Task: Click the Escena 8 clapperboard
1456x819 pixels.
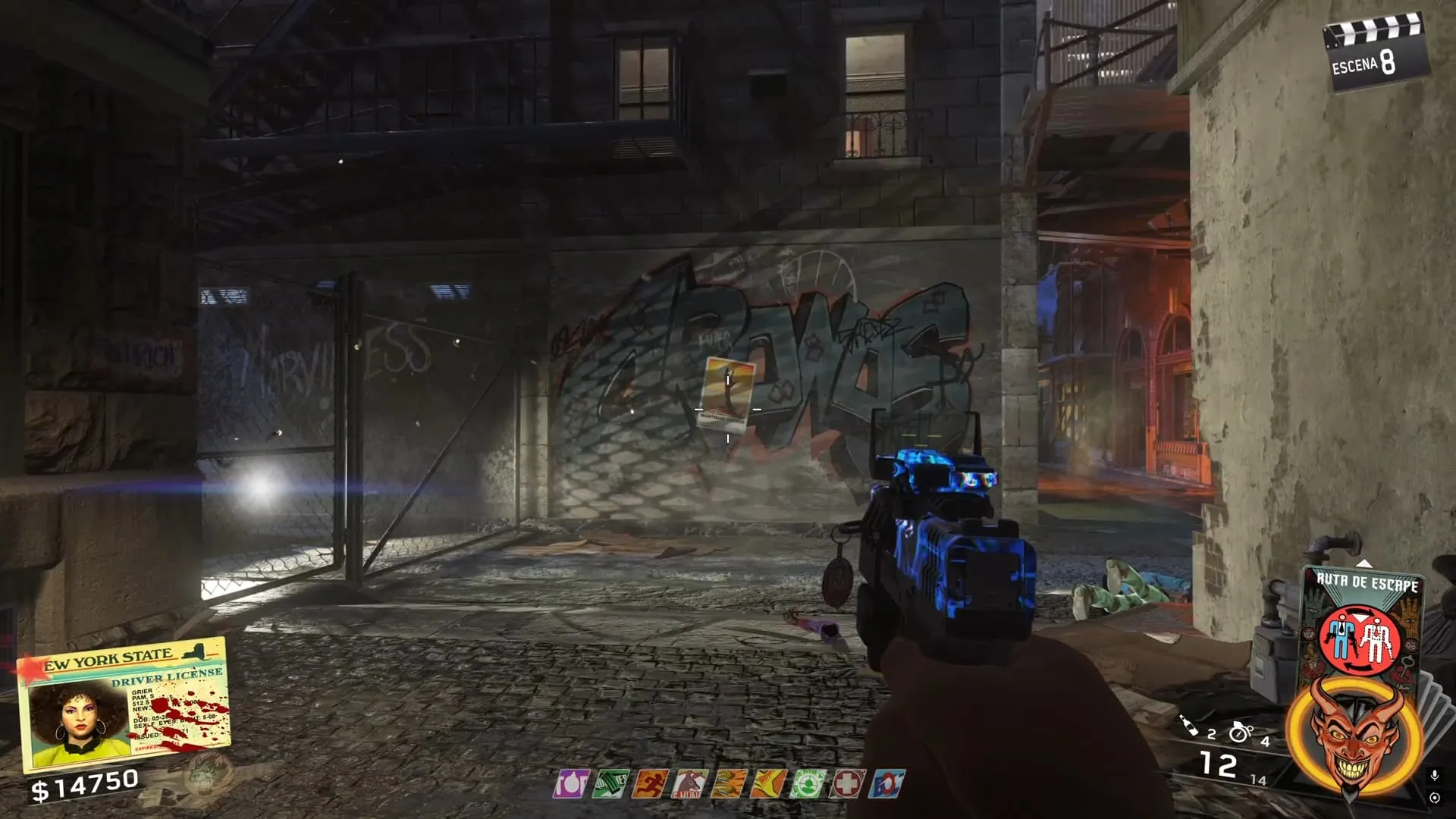Action: 1373,53
